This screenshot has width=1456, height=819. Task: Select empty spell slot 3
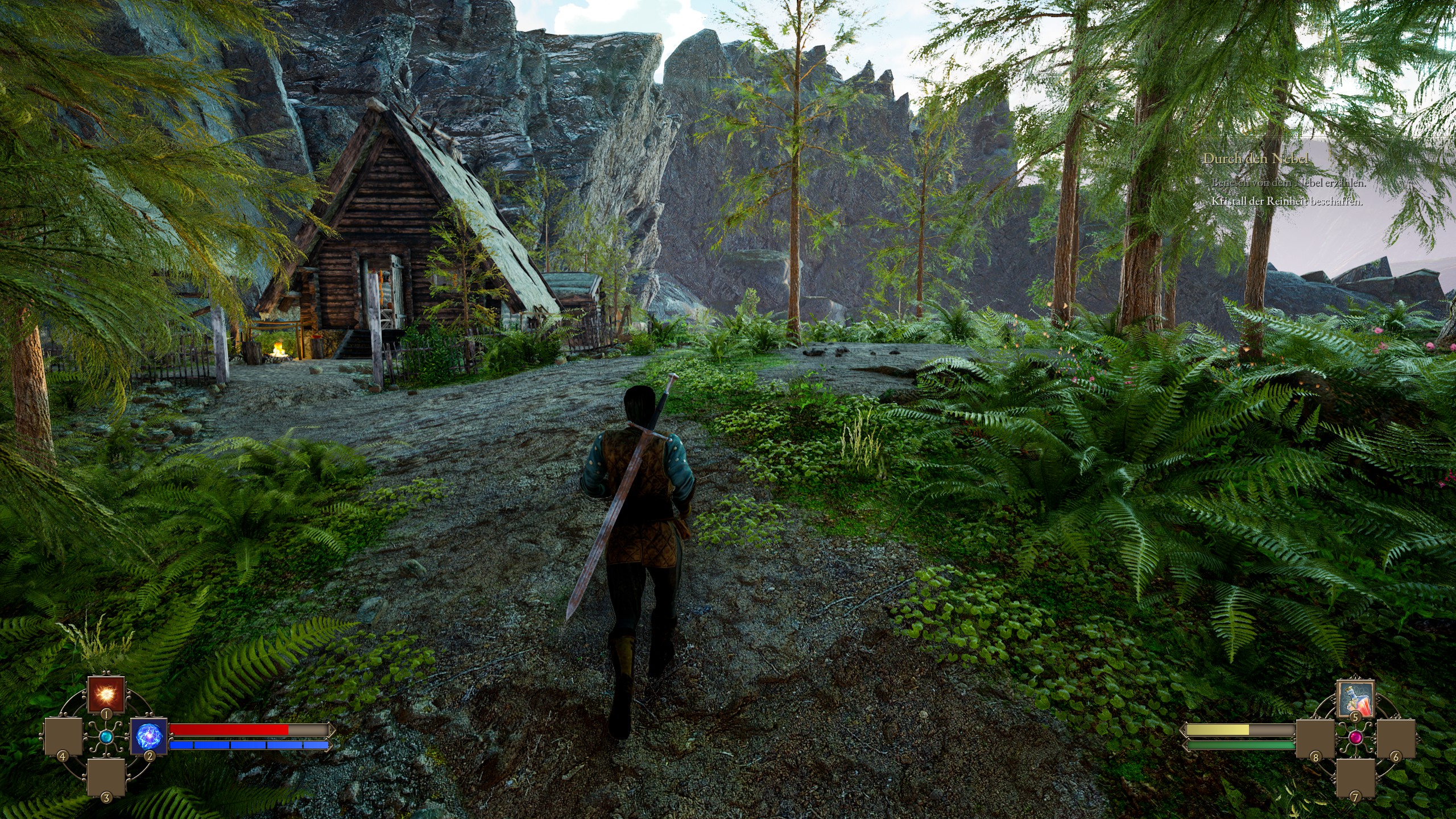(106, 777)
